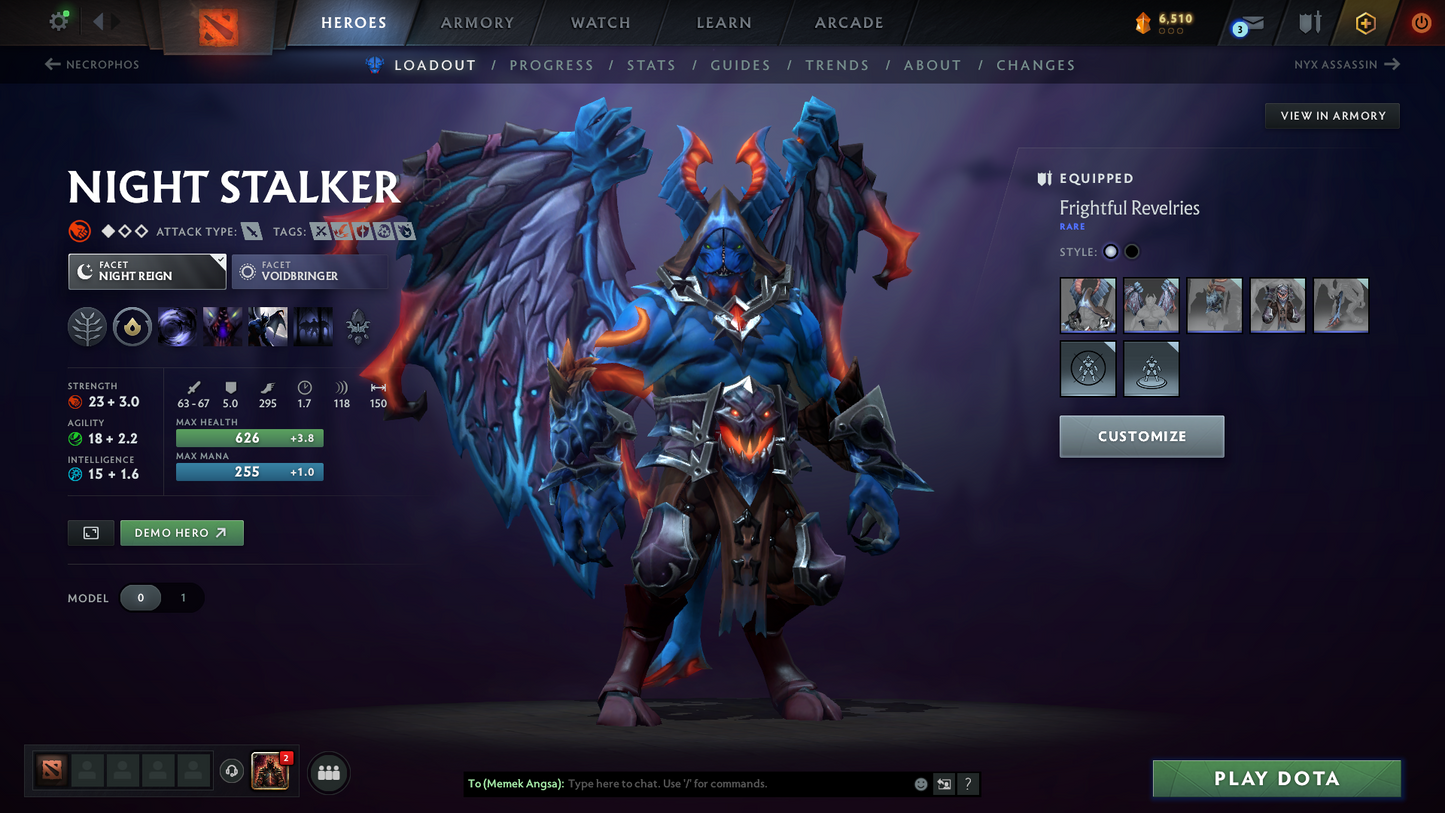
Task: Click the Customize button
Action: point(1141,436)
